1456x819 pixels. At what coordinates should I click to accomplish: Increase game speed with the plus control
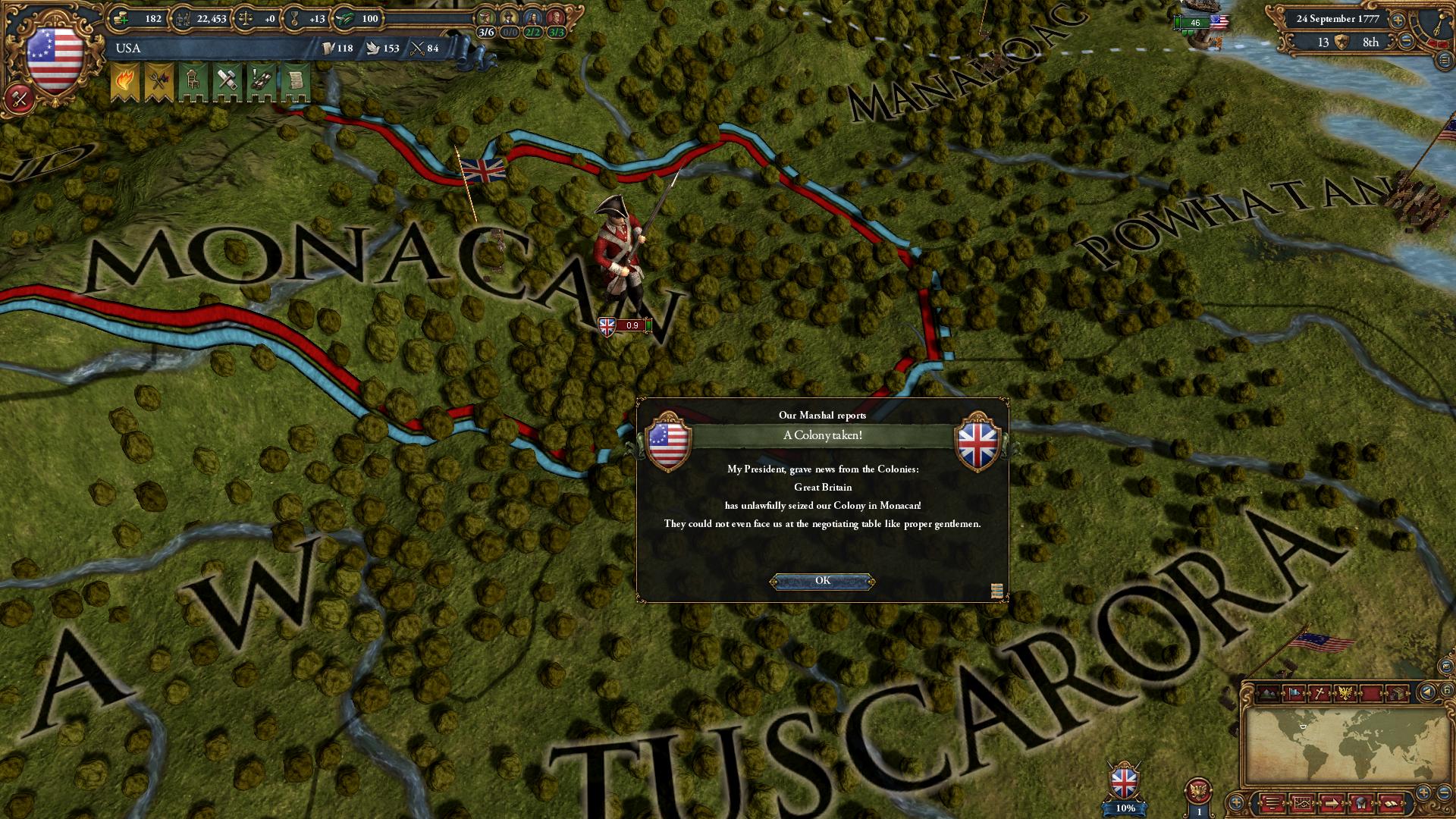(1398, 20)
